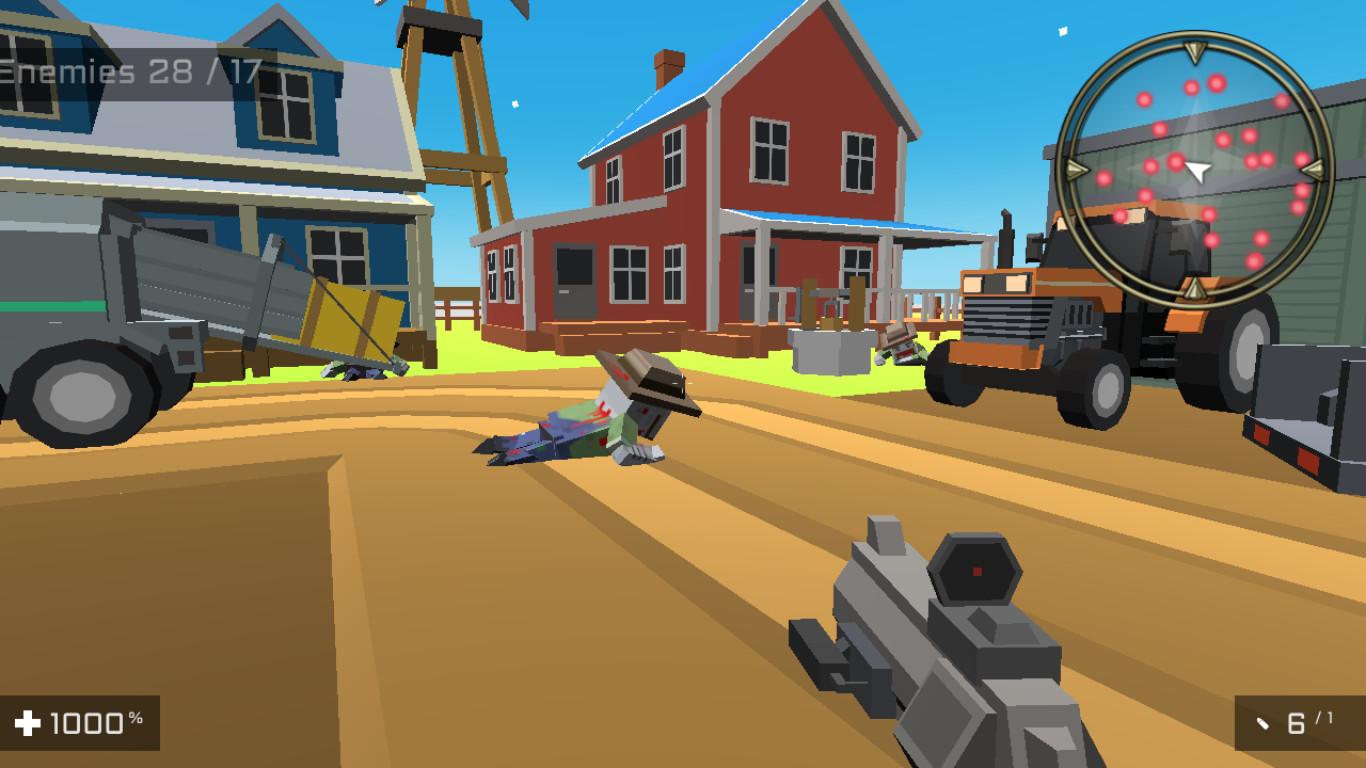
Task: Select the west compass marker on the minimap
Action: pyautogui.click(x=1075, y=172)
